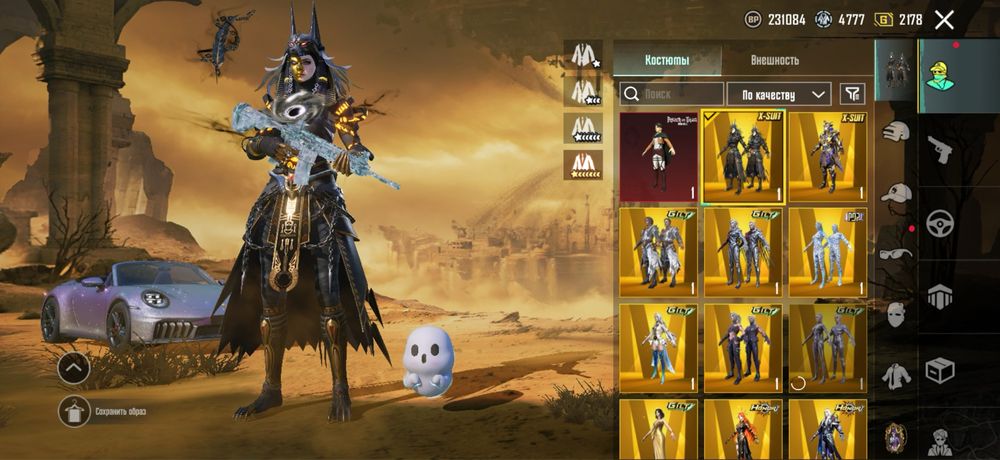Choose the highest-star outfit preset slot

[x=582, y=163]
